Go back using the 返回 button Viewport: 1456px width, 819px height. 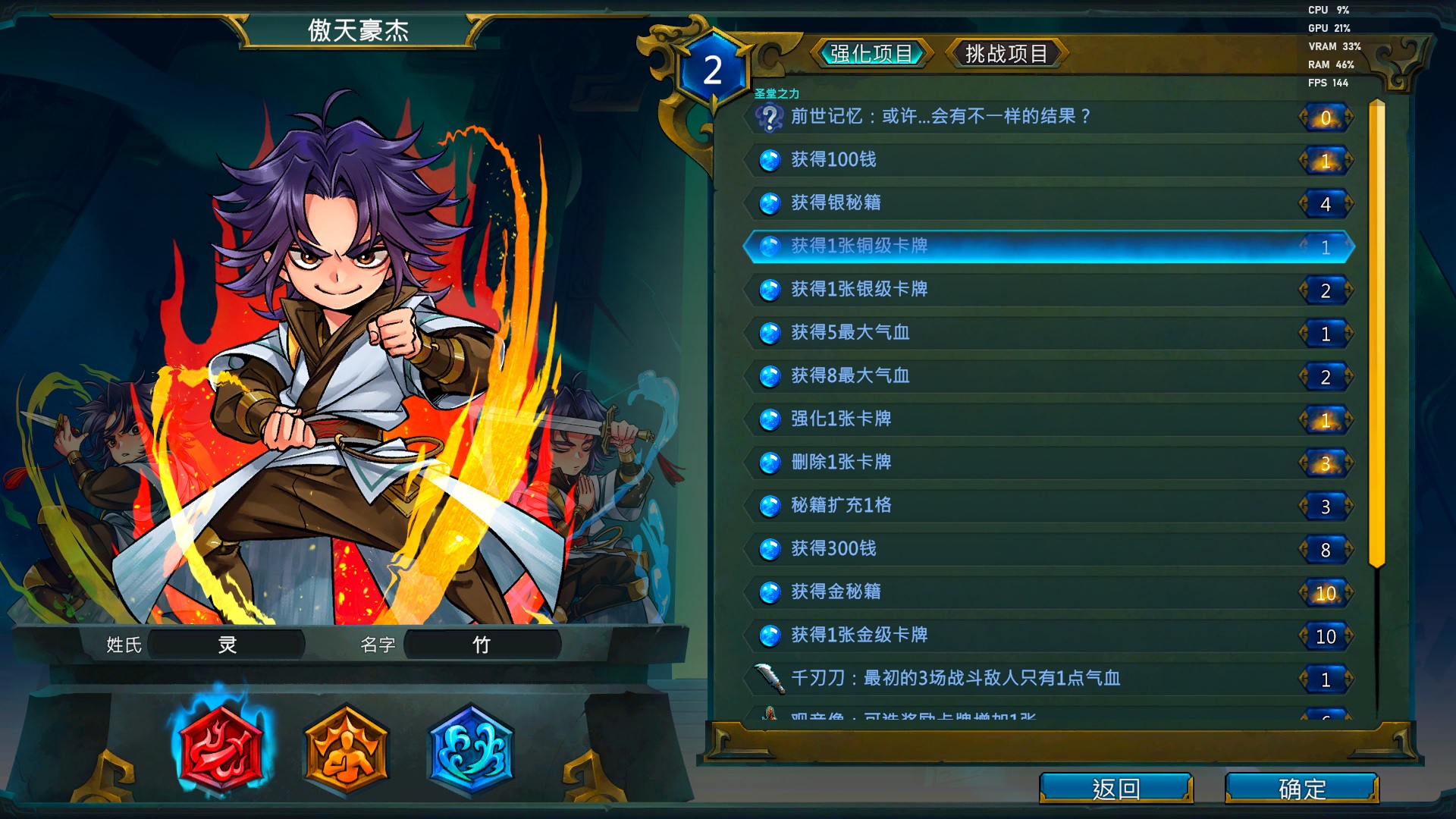tap(1116, 789)
